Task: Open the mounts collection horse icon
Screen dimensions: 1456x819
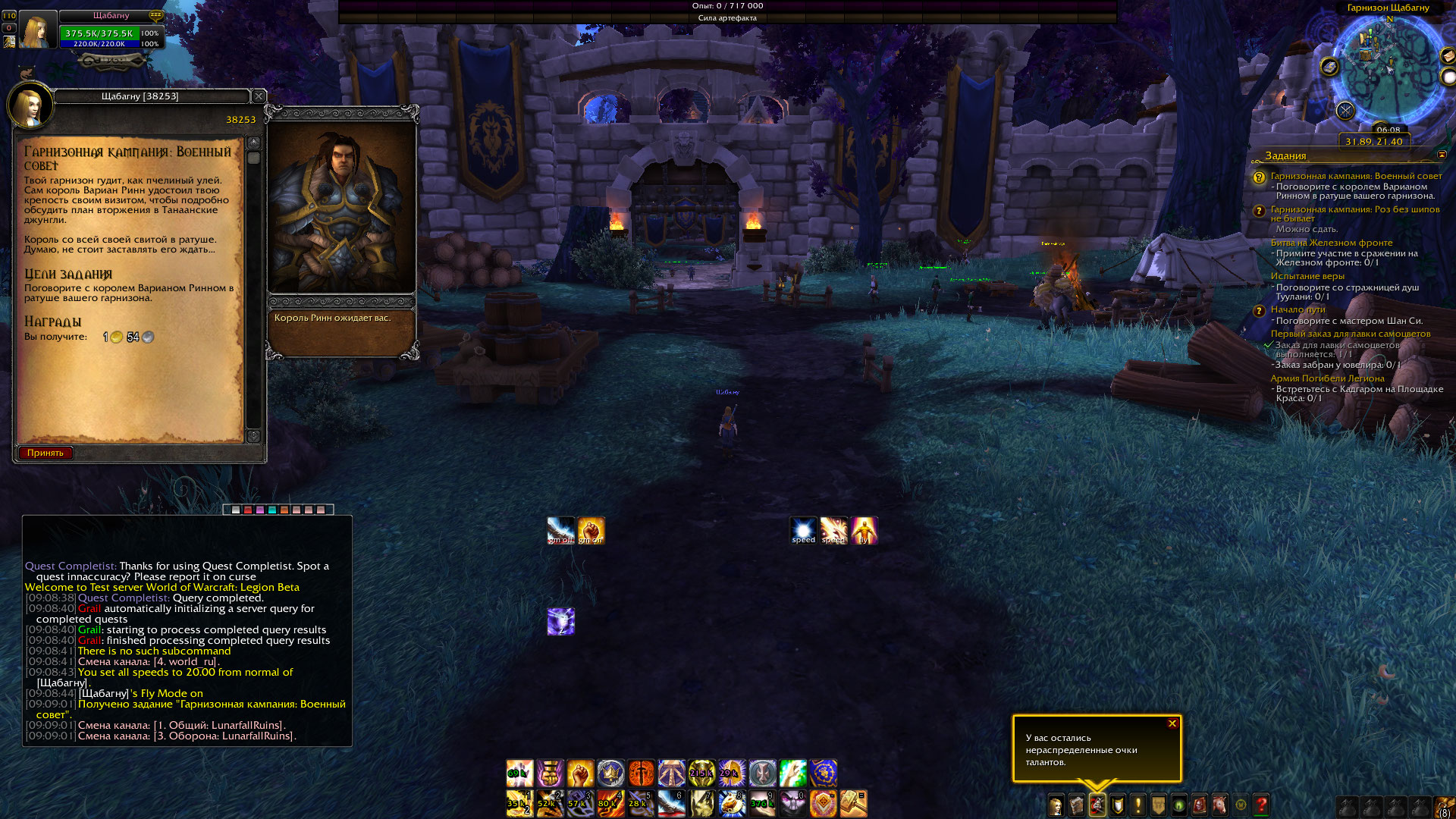Action: (x=1219, y=805)
